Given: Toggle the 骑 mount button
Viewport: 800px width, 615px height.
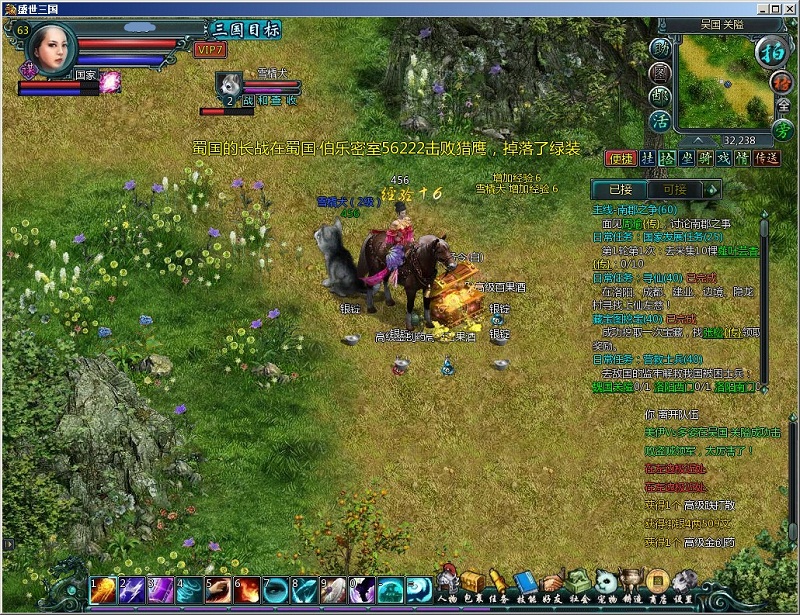Looking at the screenshot, I should pyautogui.click(x=707, y=158).
